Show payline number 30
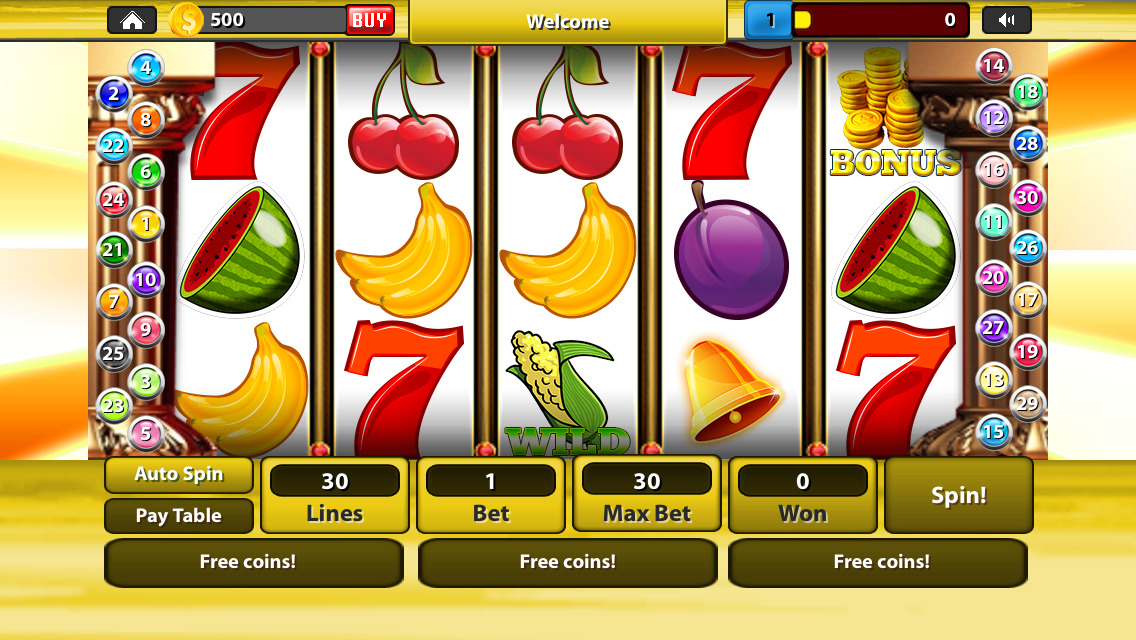 (x=1027, y=197)
